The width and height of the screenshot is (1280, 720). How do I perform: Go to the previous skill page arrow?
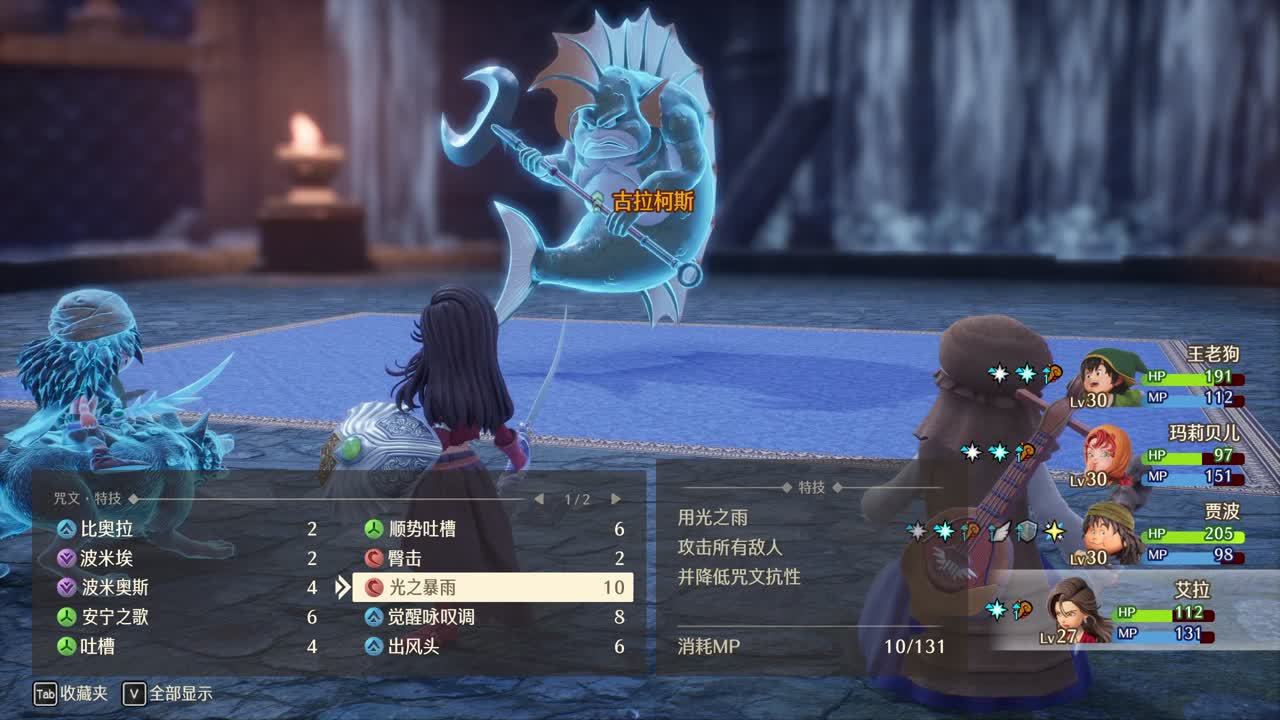(539, 499)
